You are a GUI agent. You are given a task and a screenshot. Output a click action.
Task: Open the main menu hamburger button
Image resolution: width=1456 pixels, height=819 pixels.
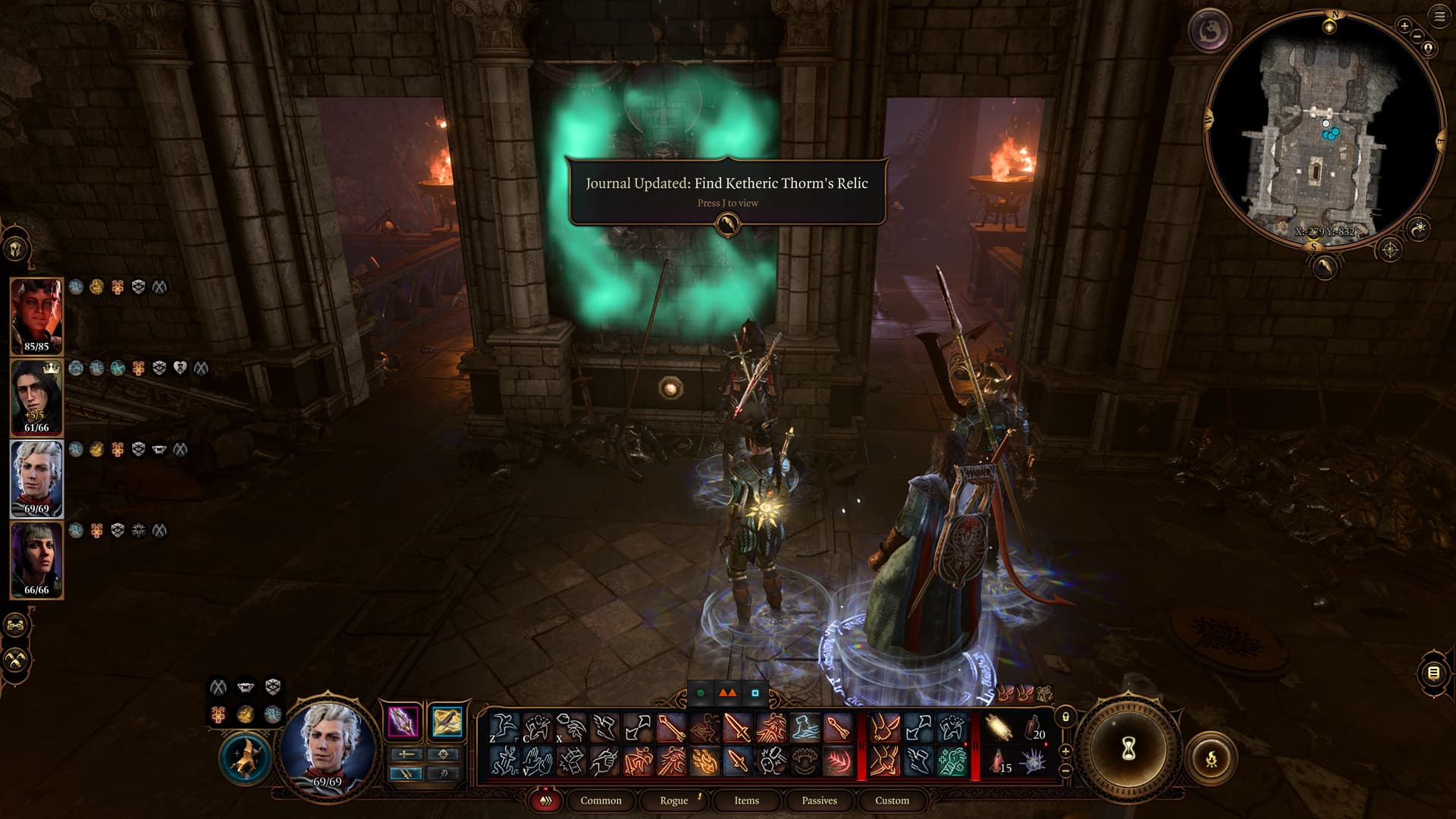tap(1440, 17)
